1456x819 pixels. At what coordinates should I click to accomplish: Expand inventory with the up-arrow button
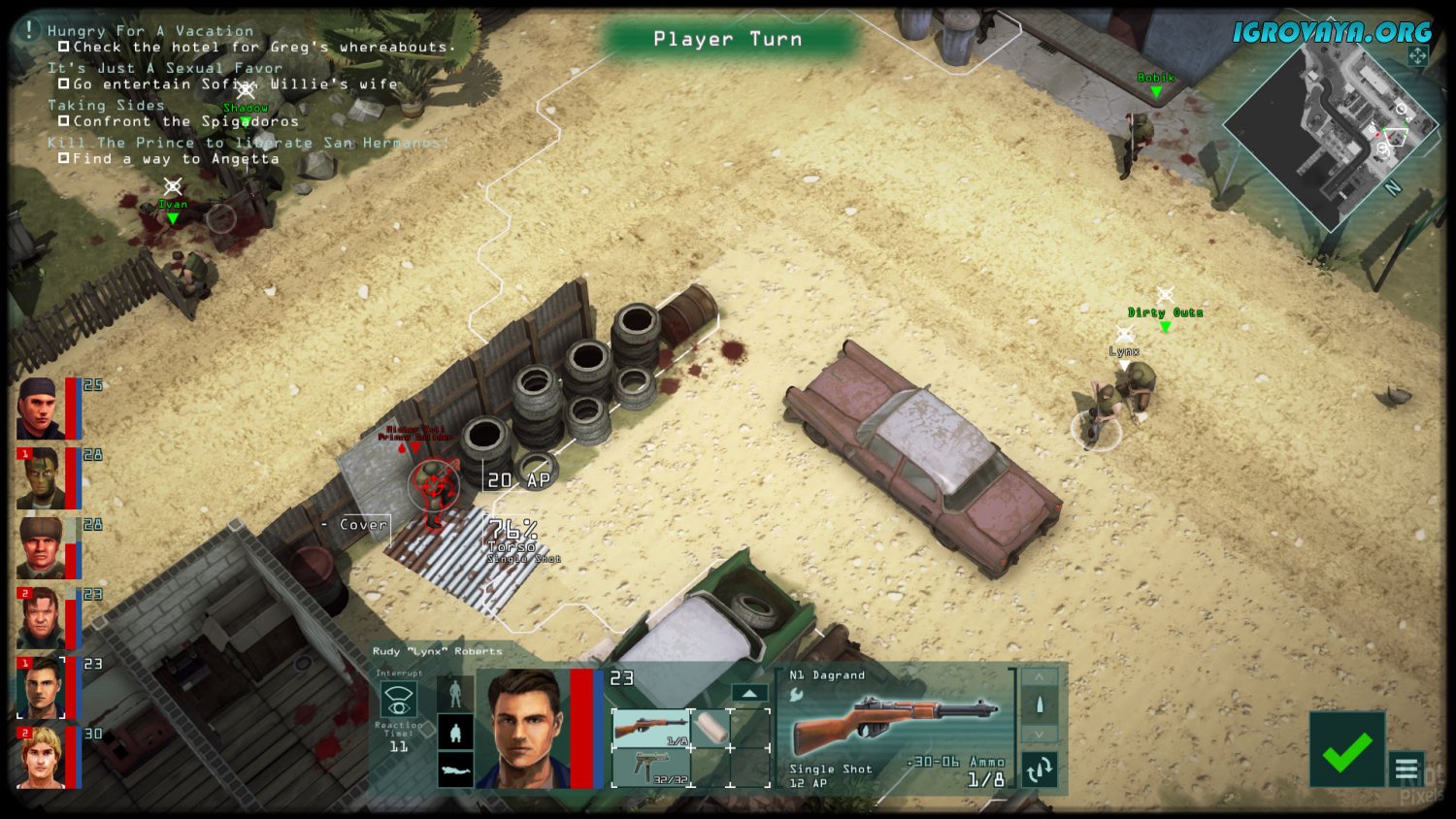[x=748, y=693]
